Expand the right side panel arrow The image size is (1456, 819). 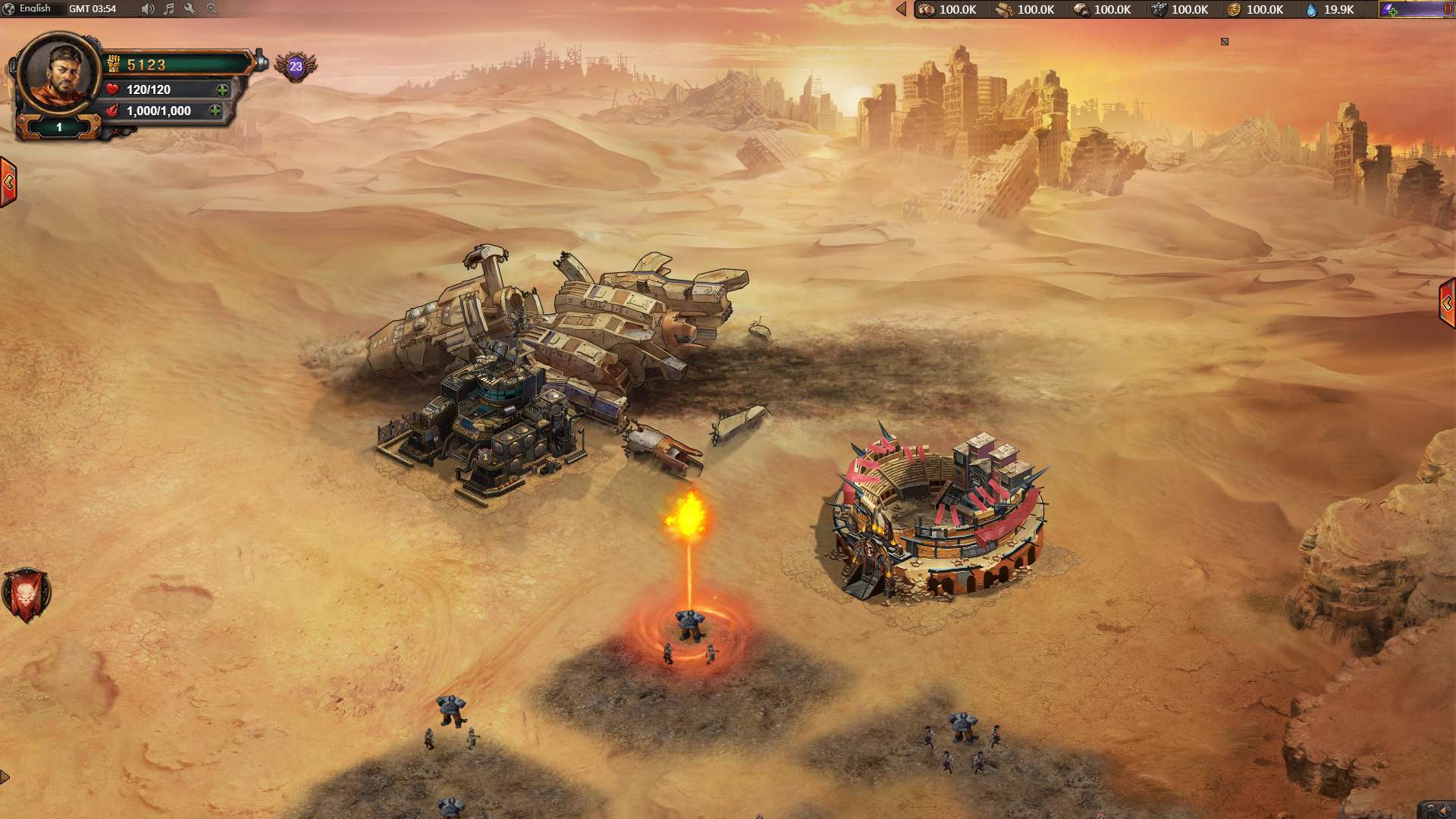coord(1447,303)
